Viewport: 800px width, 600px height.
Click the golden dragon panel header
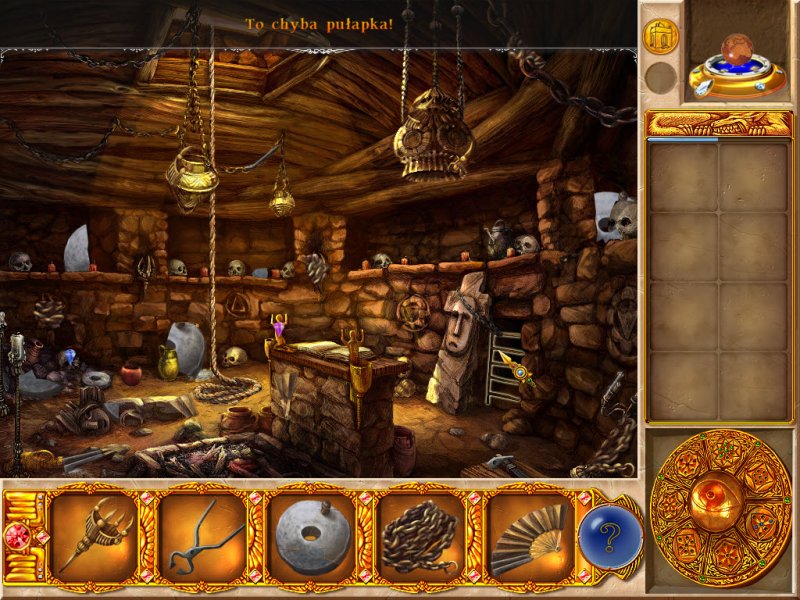point(719,123)
